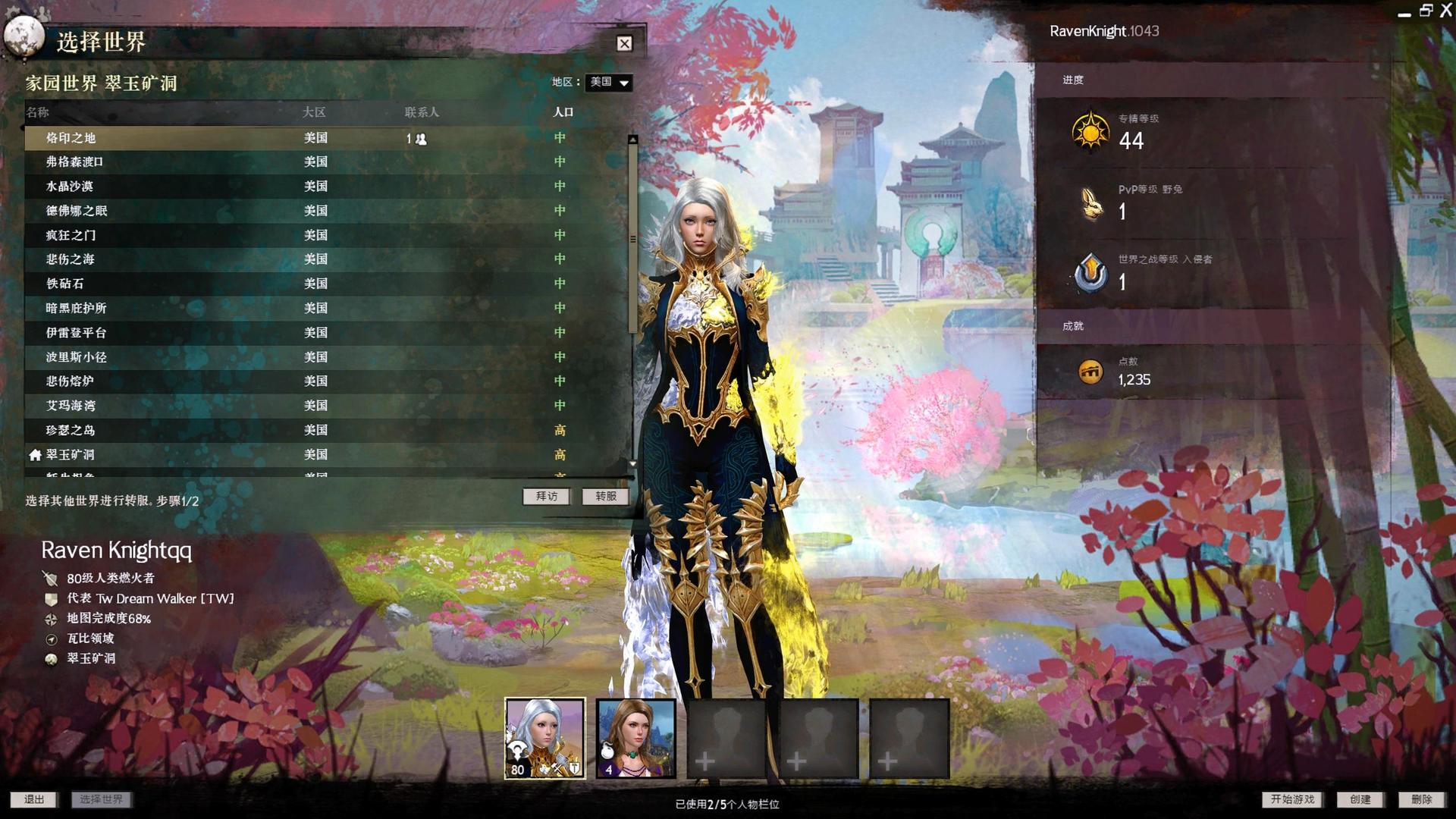Click the achievement points chest icon

[x=1090, y=372]
